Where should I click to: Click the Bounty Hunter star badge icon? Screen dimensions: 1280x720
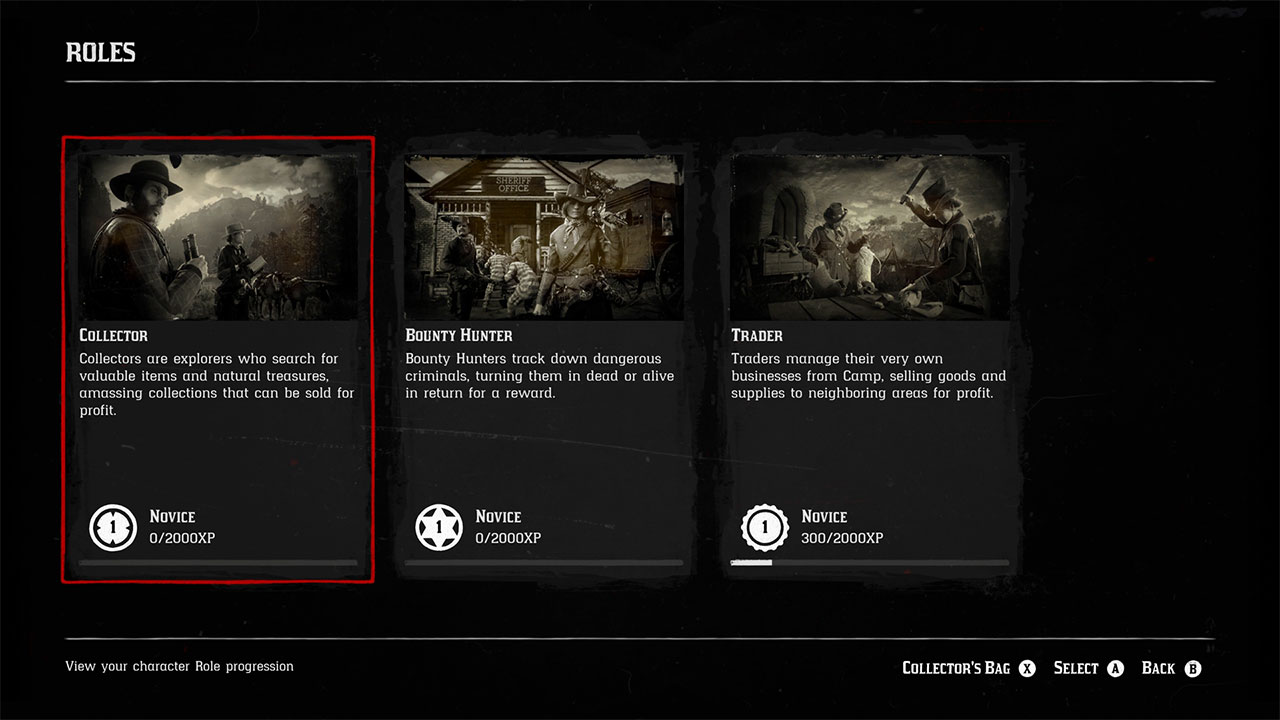[439, 528]
